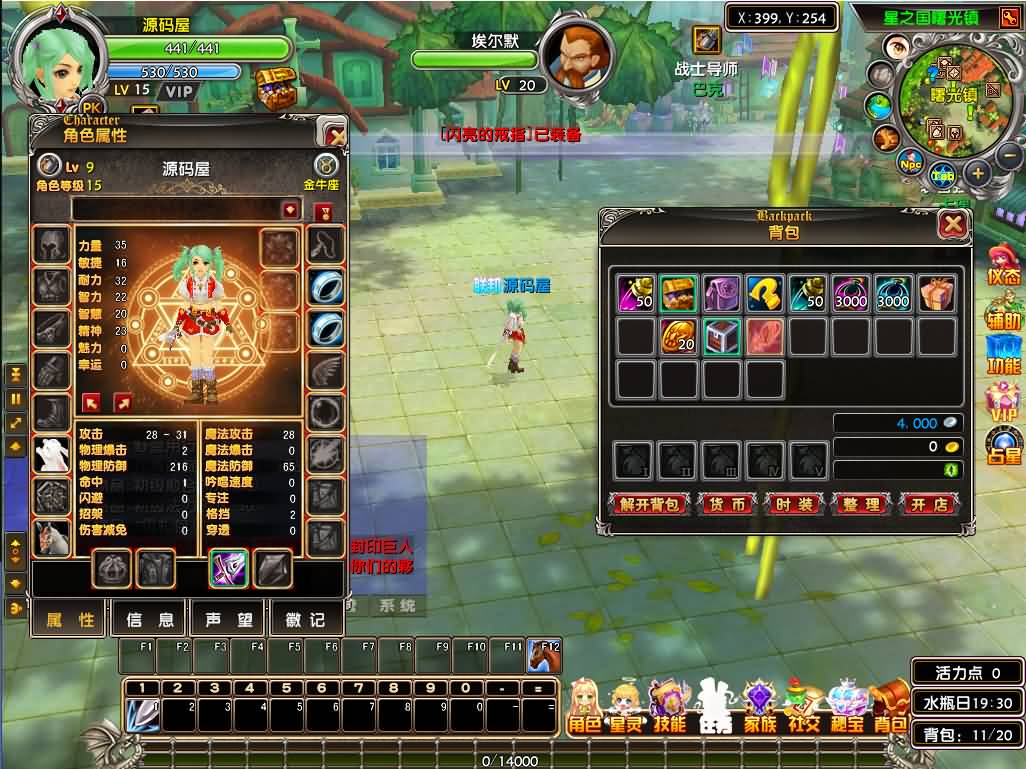
Task: Zoom in the minimap with plus button
Action: (x=978, y=172)
